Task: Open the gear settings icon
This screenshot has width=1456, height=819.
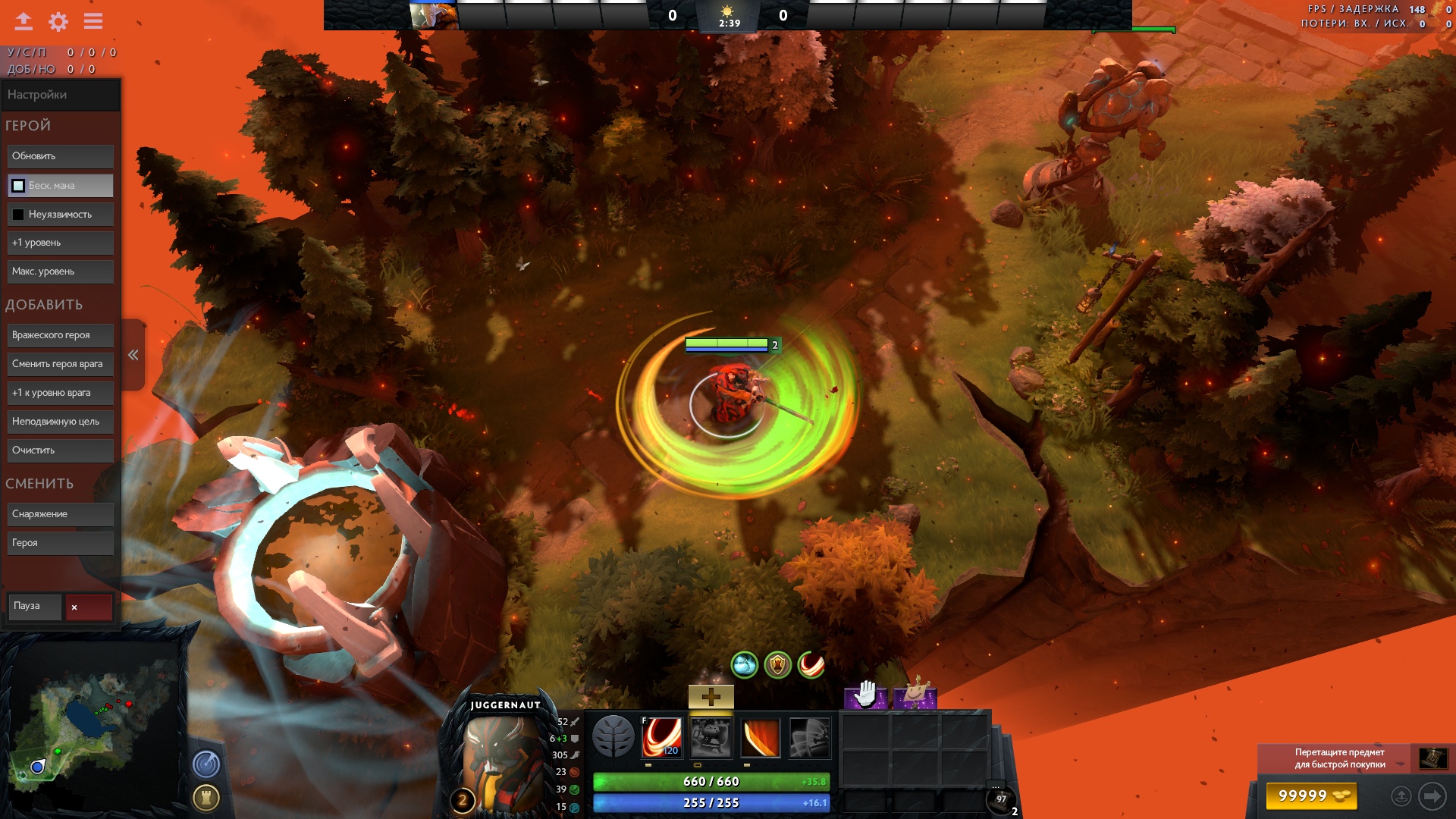Action: click(58, 21)
